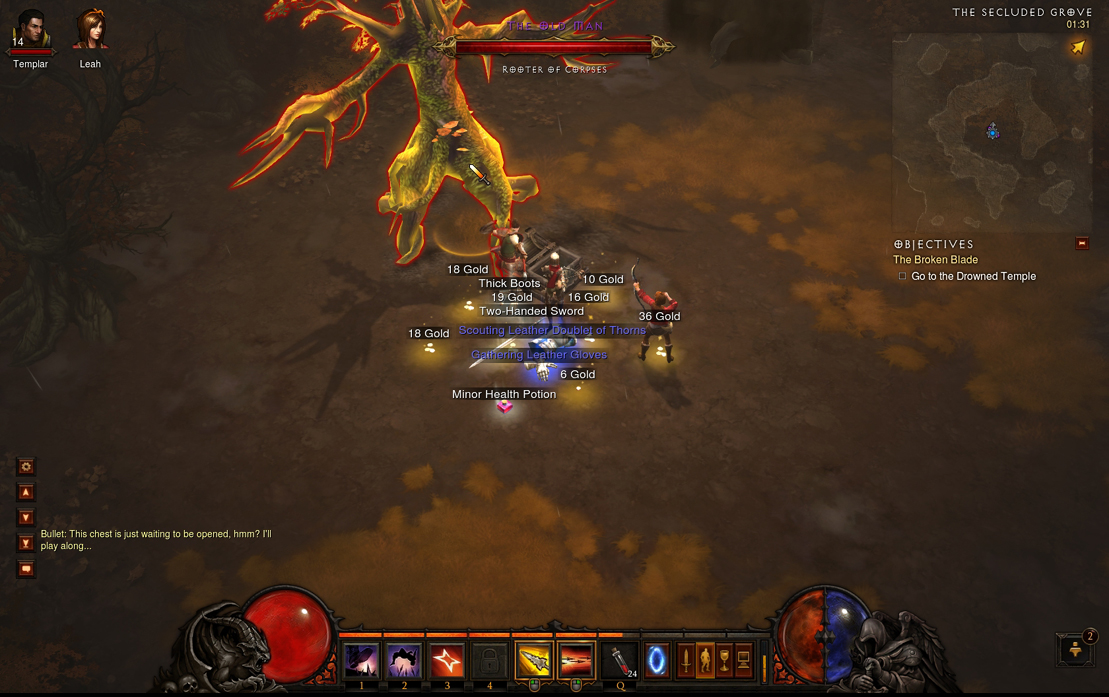
Task: Jump to the bottom of the chat log
Action: point(26,543)
